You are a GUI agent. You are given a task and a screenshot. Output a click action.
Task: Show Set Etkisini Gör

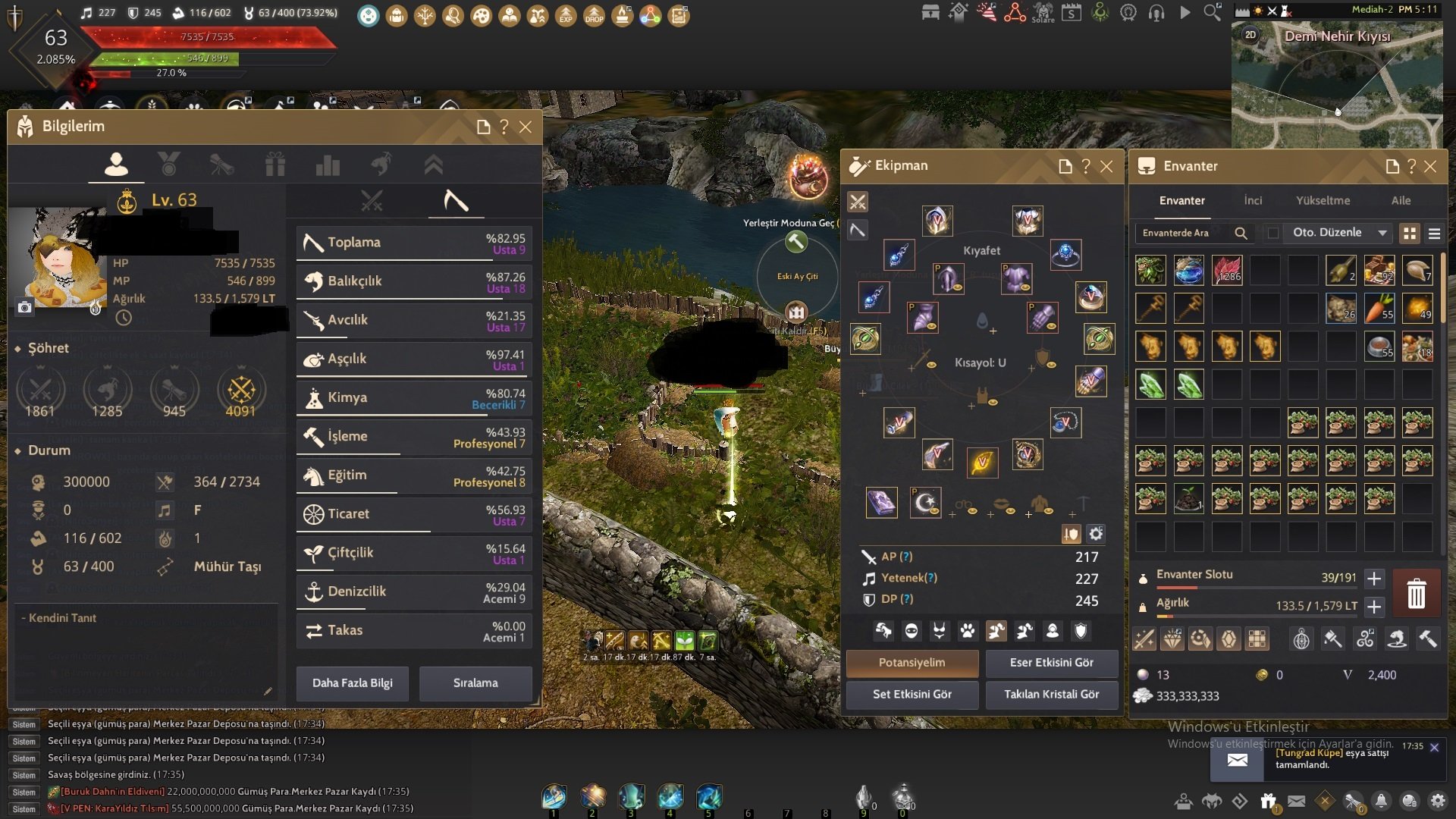click(912, 695)
